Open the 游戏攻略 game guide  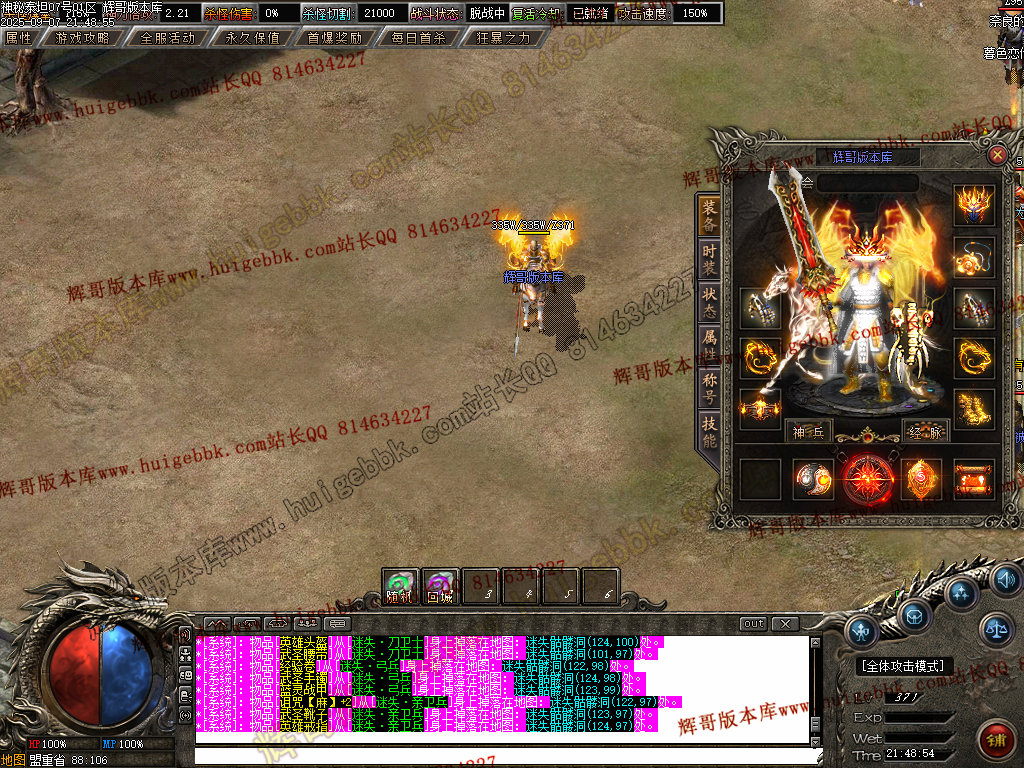coord(83,38)
